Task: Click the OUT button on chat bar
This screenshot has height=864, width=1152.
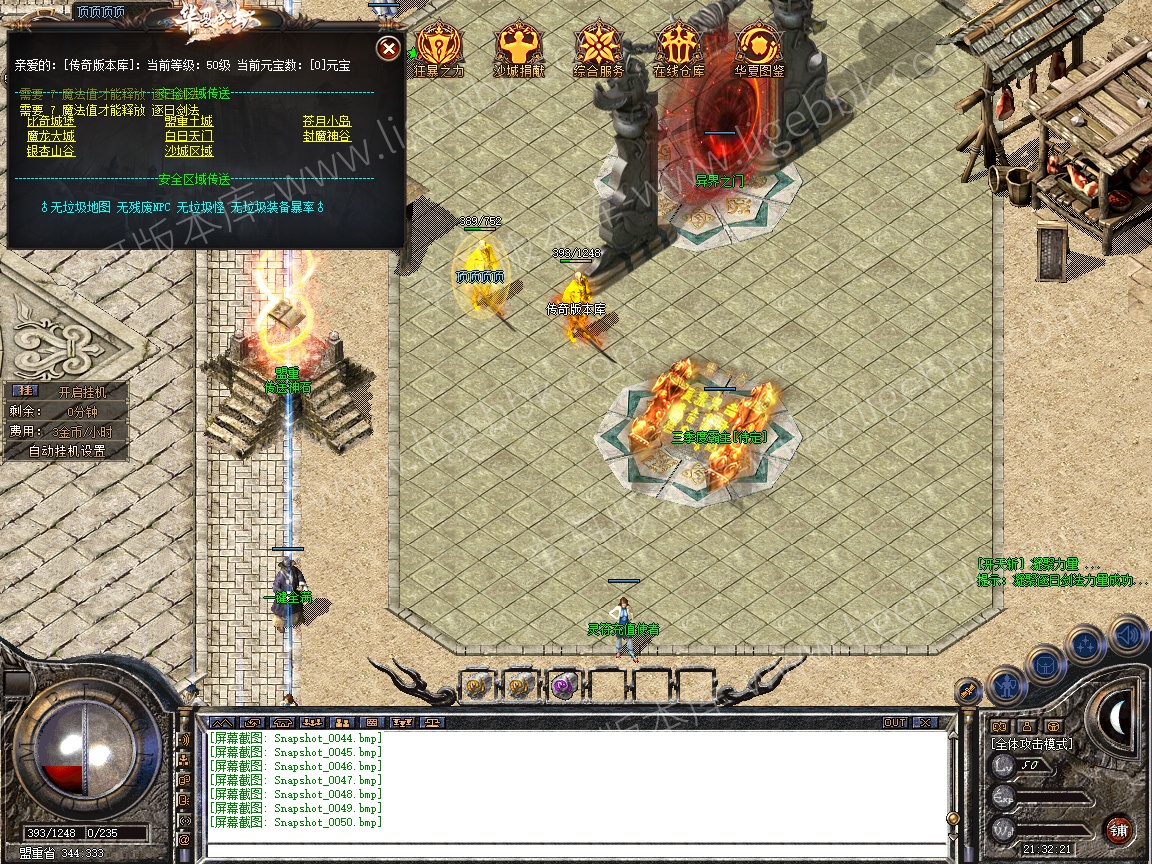Action: coord(895,722)
